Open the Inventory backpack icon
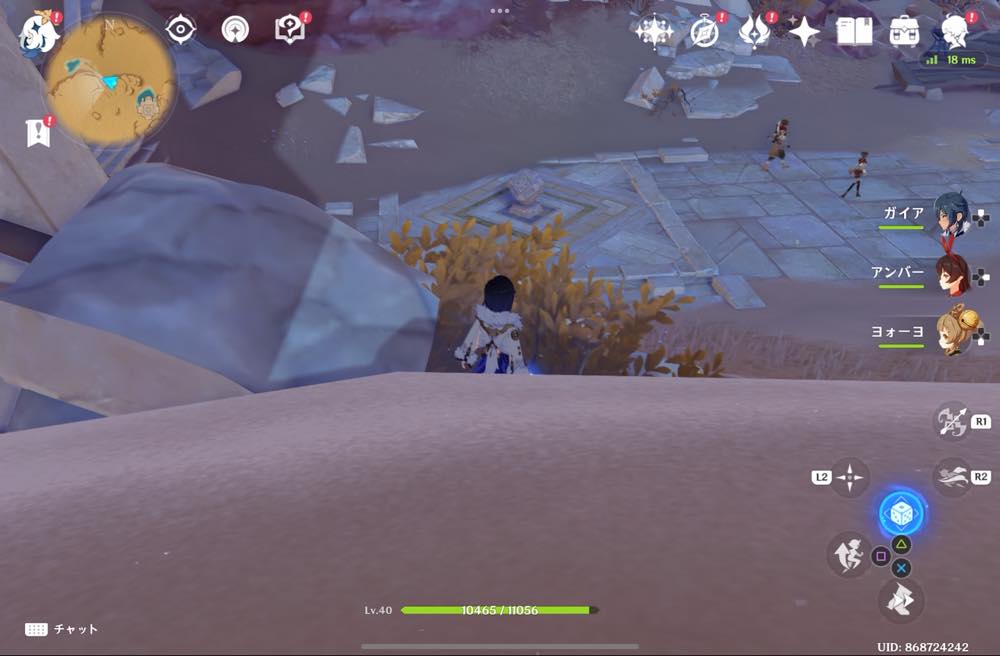 [905, 32]
